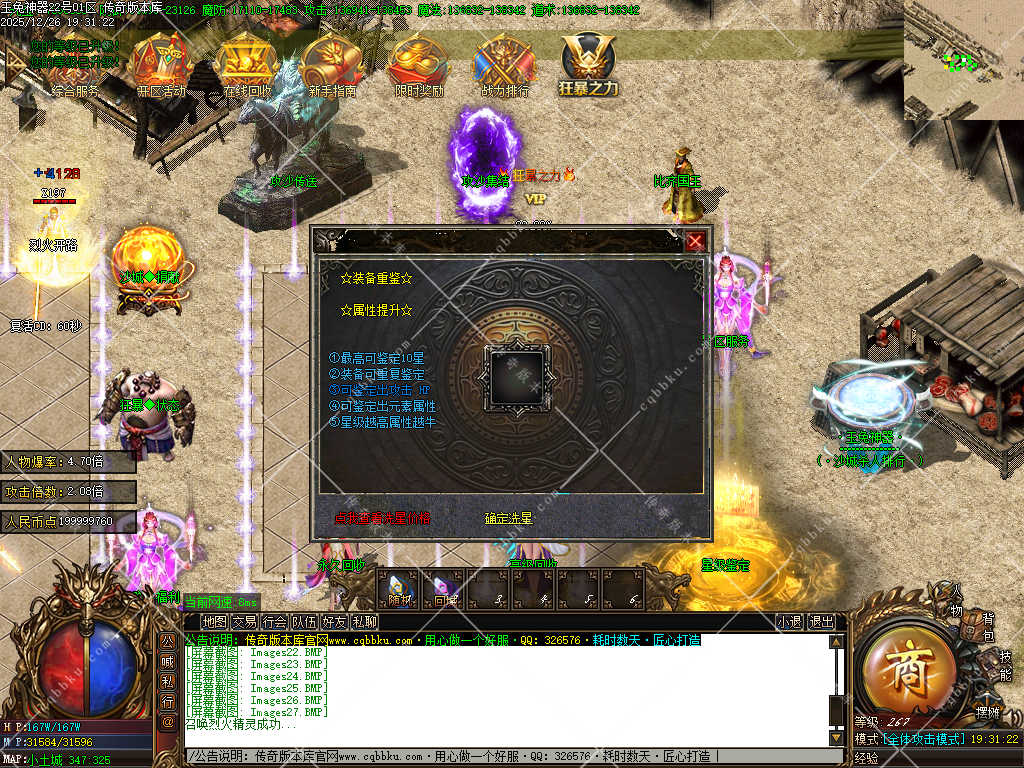Open the 综合服务 menu icon
Image resolution: width=1024 pixels, height=768 pixels.
coord(75,65)
